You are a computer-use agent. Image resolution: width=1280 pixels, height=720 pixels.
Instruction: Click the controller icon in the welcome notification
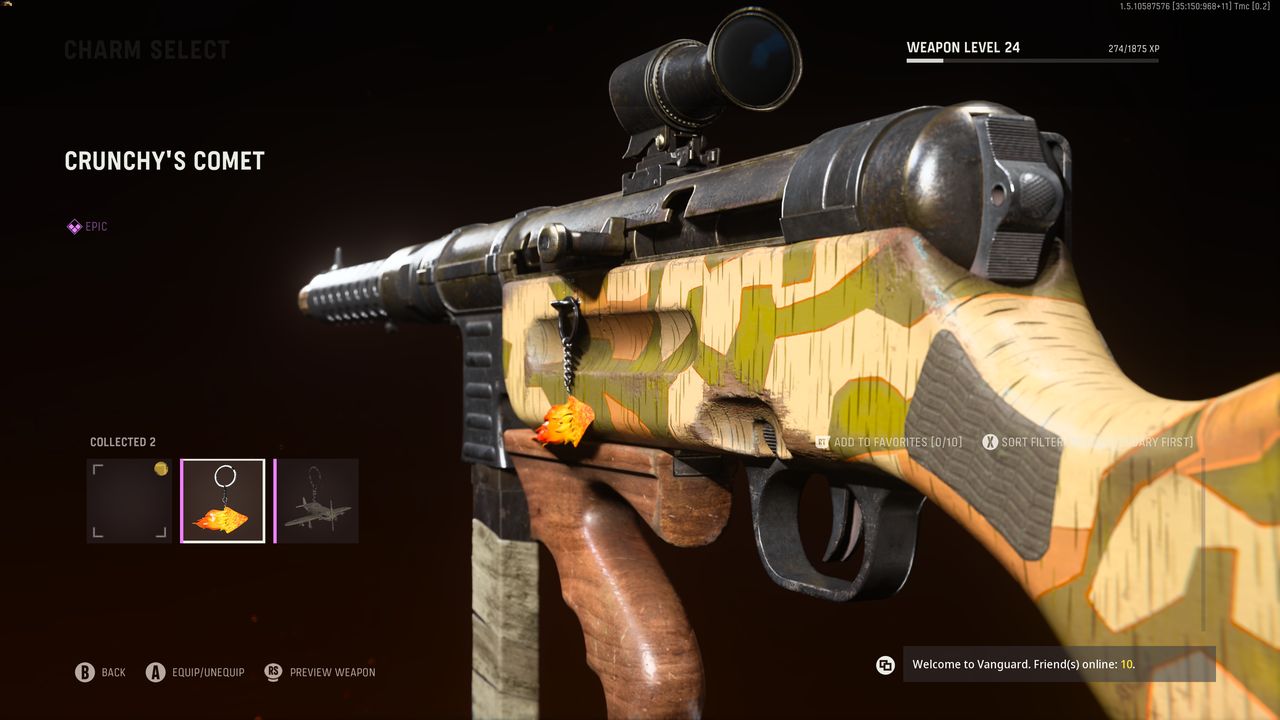(885, 663)
